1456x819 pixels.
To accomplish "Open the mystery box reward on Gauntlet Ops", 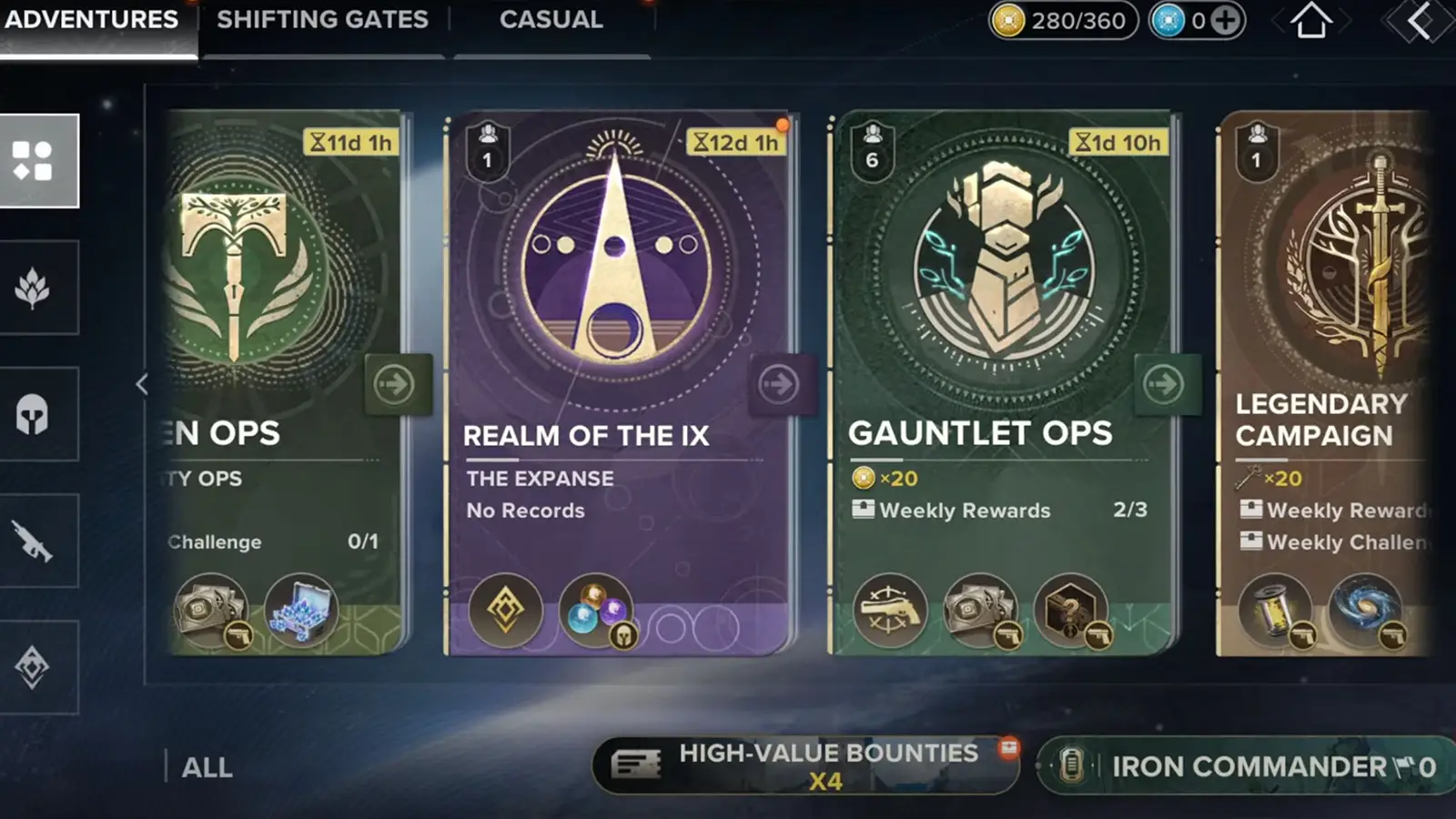I will (x=1067, y=608).
